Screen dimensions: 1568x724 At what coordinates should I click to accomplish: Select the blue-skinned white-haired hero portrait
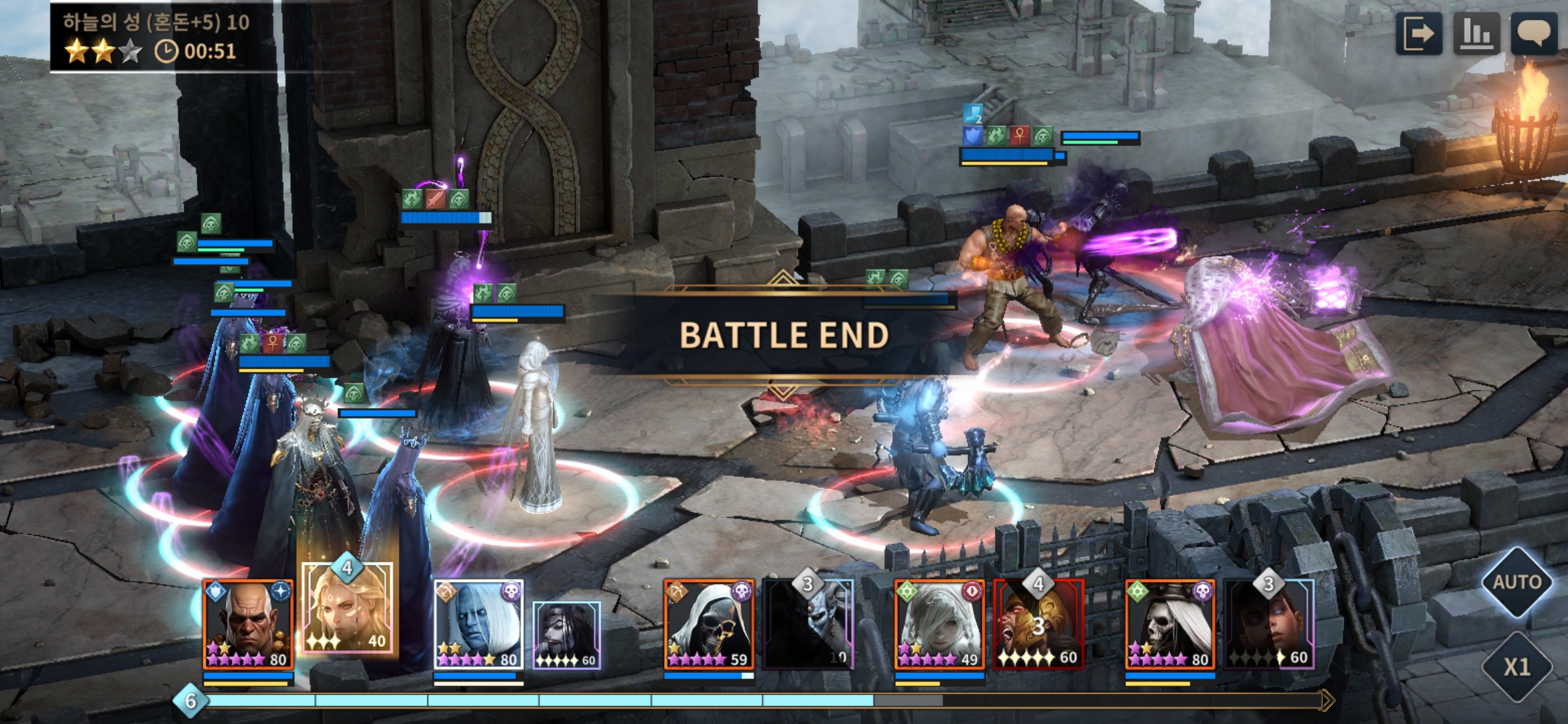(x=478, y=625)
